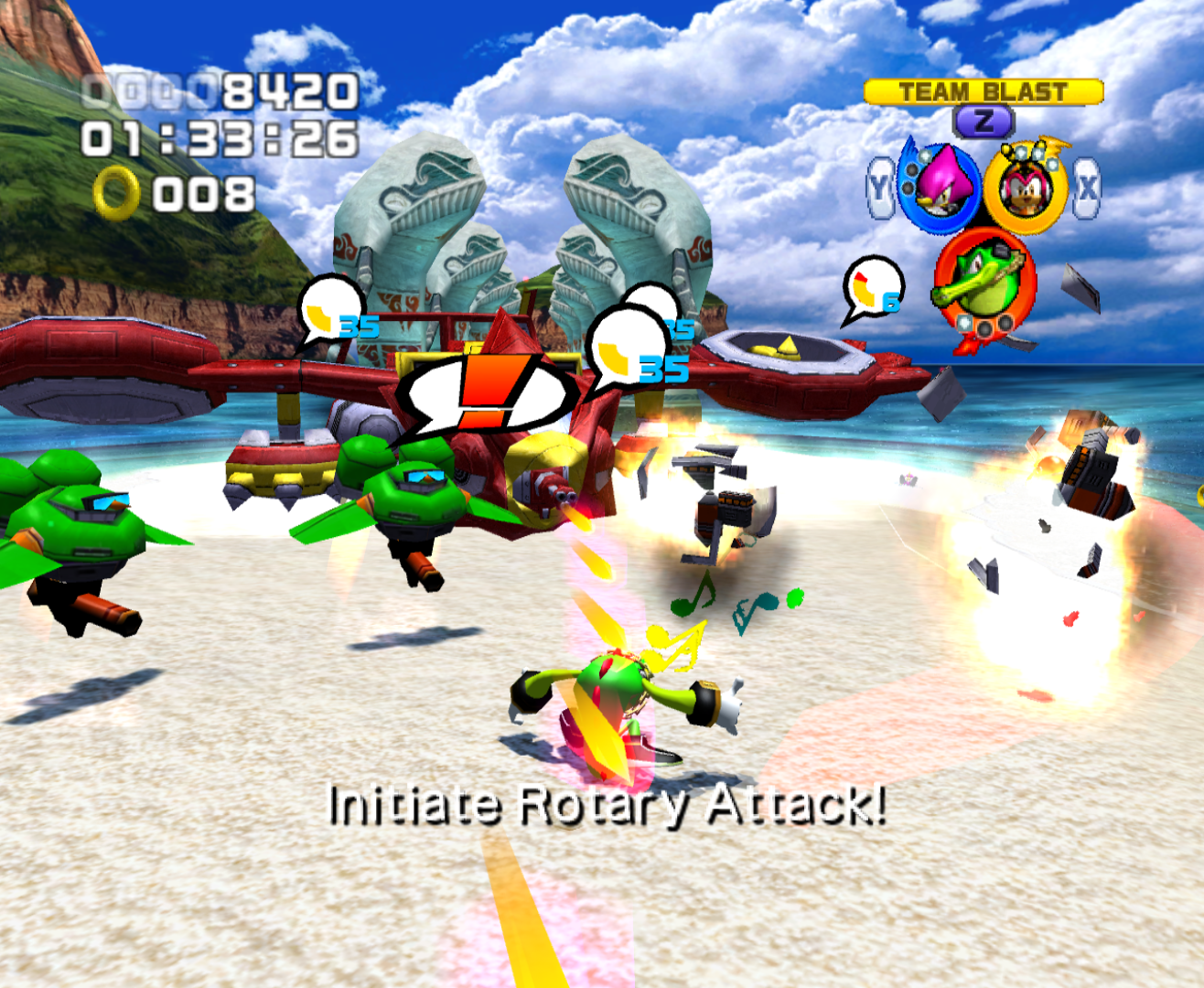Choose Vector the crocodile leader portrait
The height and width of the screenshot is (988, 1204).
click(x=984, y=279)
